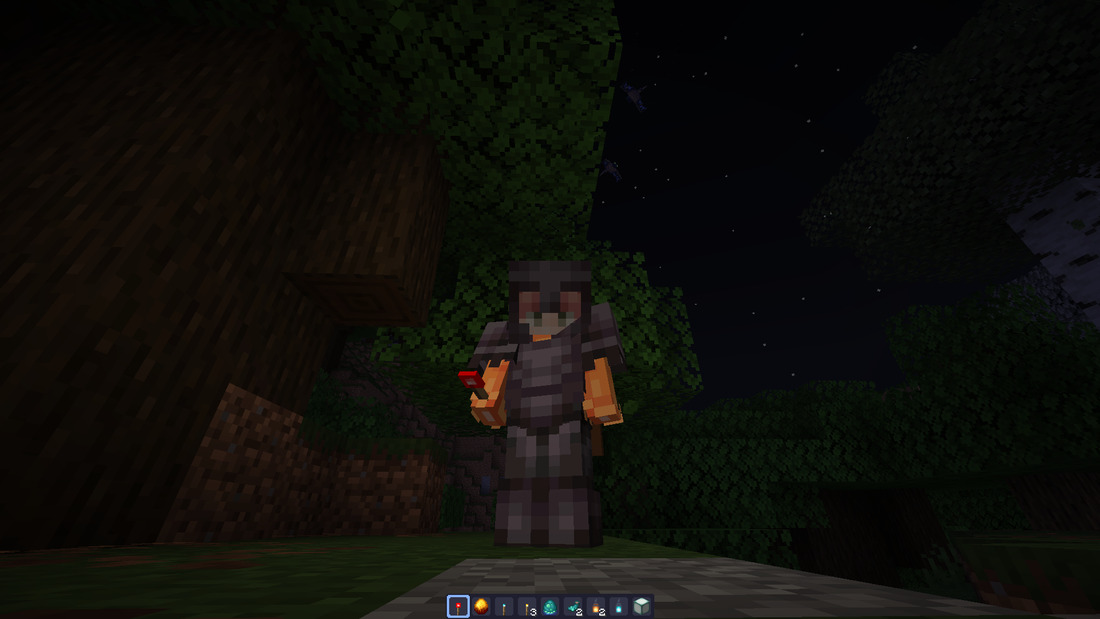Choose the teal shard stack slot
The width and height of the screenshot is (1100, 619).
tap(574, 606)
